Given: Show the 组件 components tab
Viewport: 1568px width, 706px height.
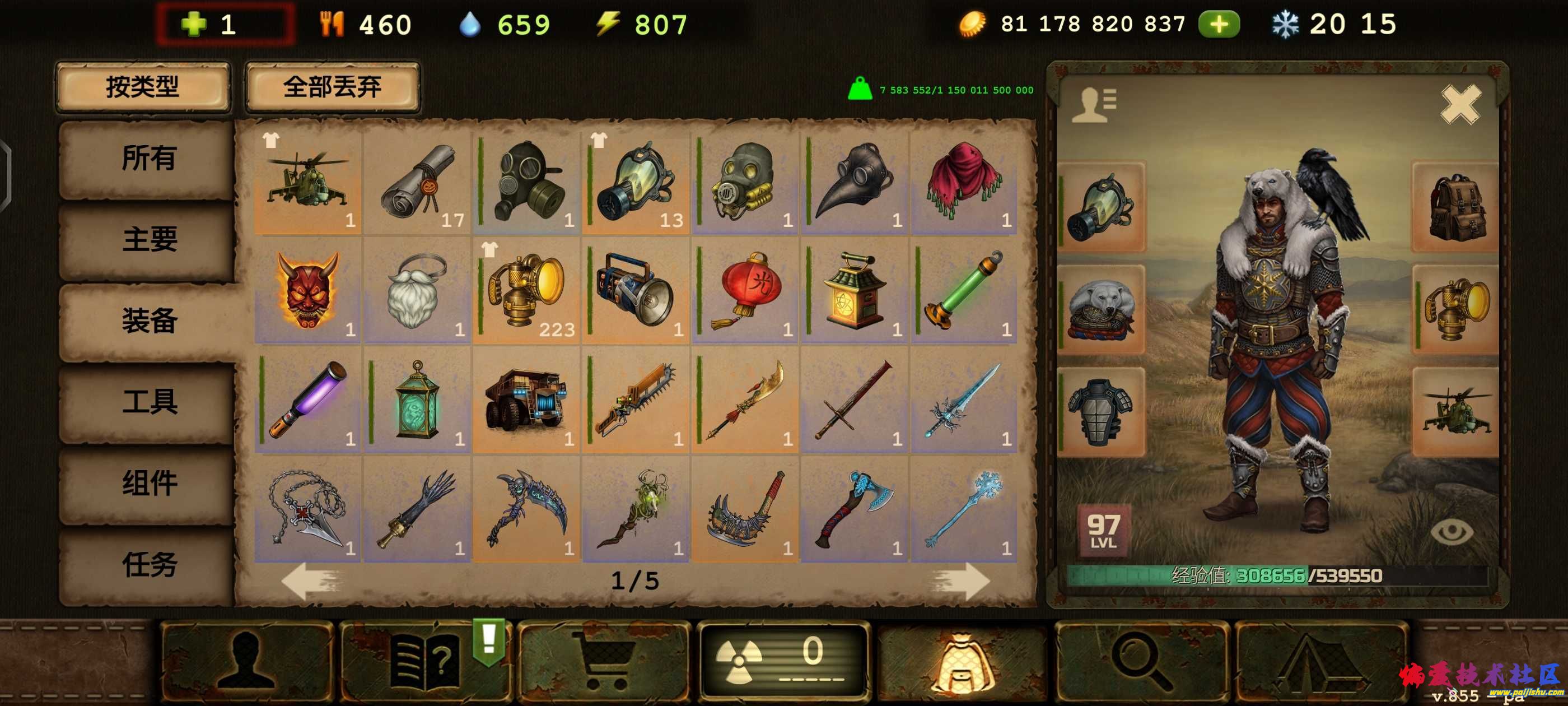Looking at the screenshot, I should click(148, 483).
